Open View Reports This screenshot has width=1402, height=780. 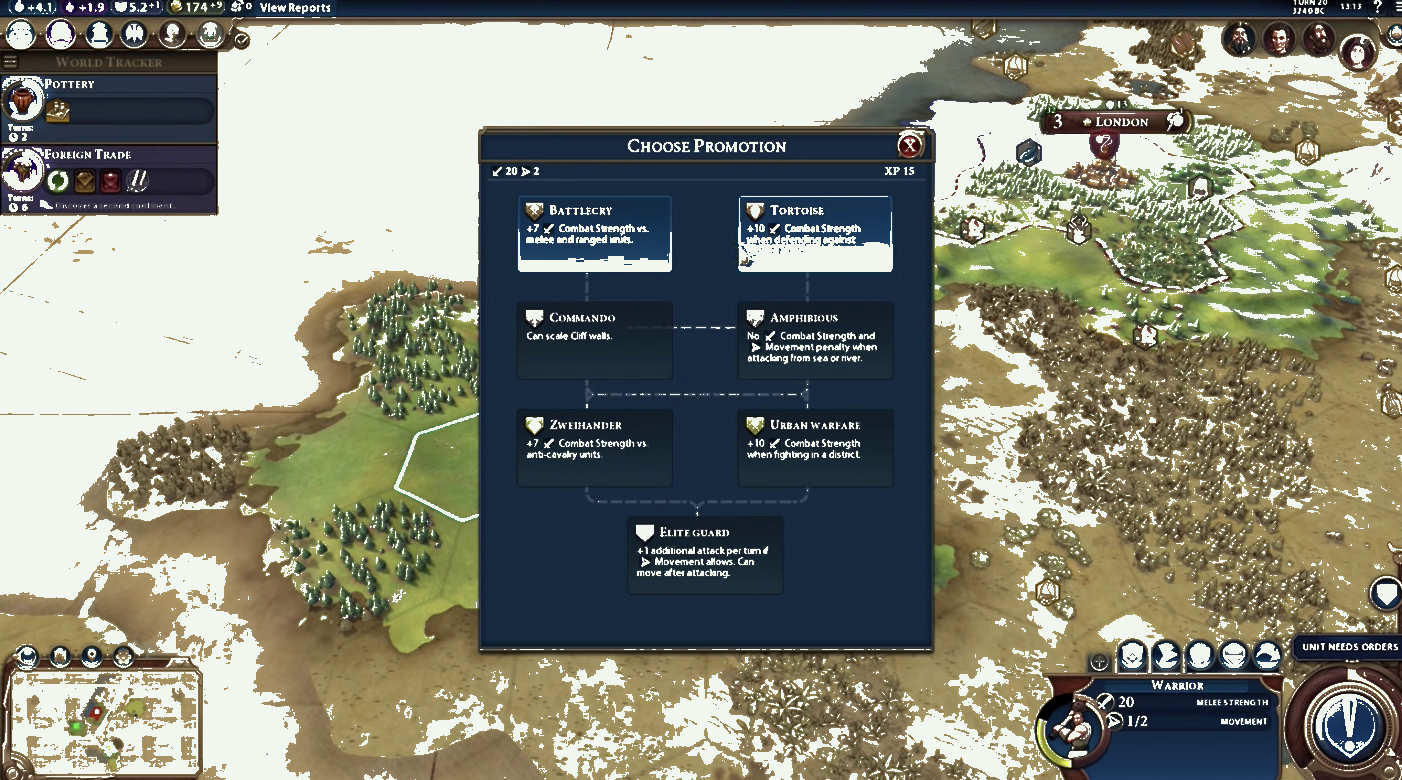point(295,8)
